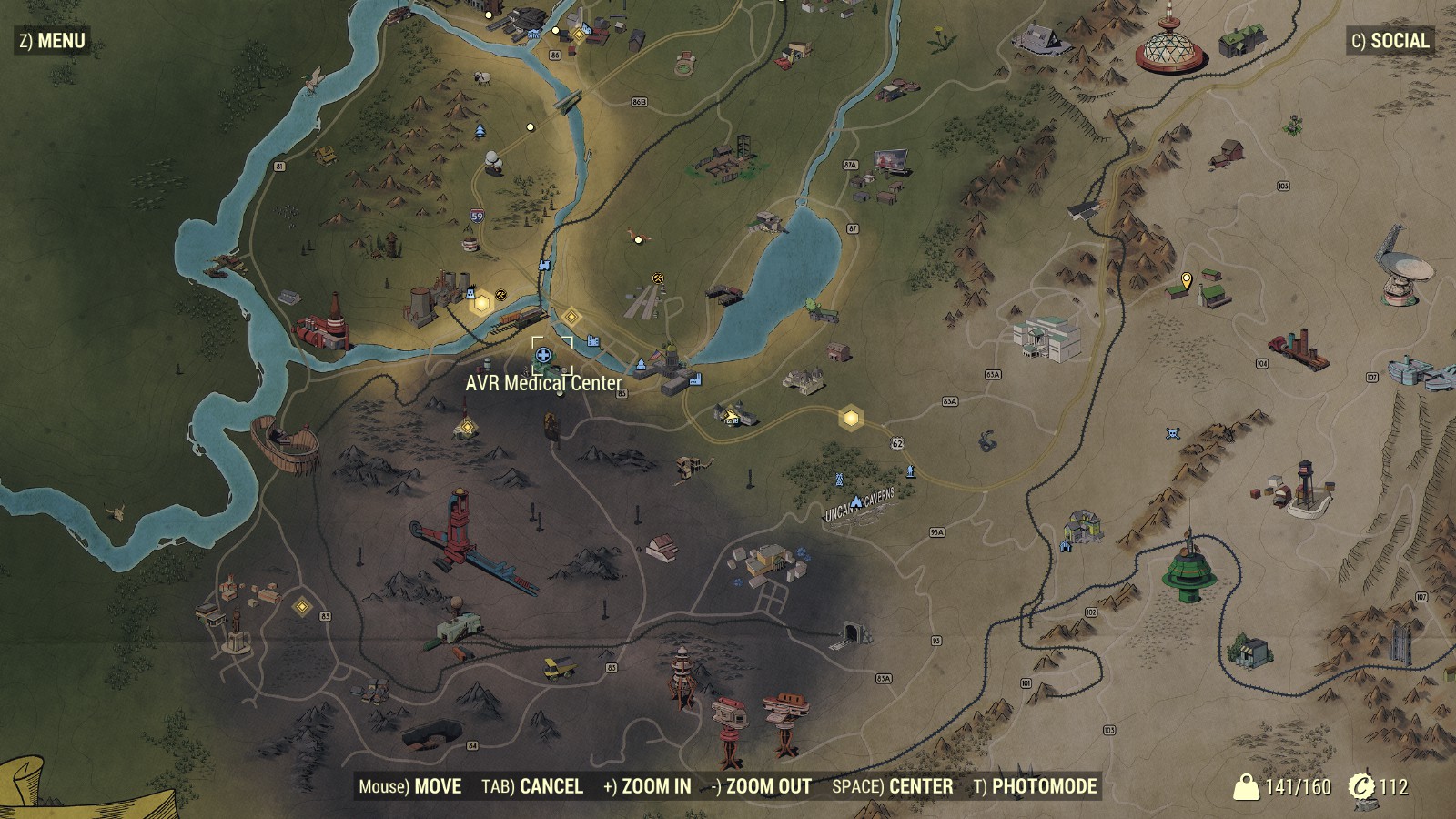Activate PHOTOMODE from the bottom bar
The width and height of the screenshot is (1456, 819).
(x=1035, y=786)
